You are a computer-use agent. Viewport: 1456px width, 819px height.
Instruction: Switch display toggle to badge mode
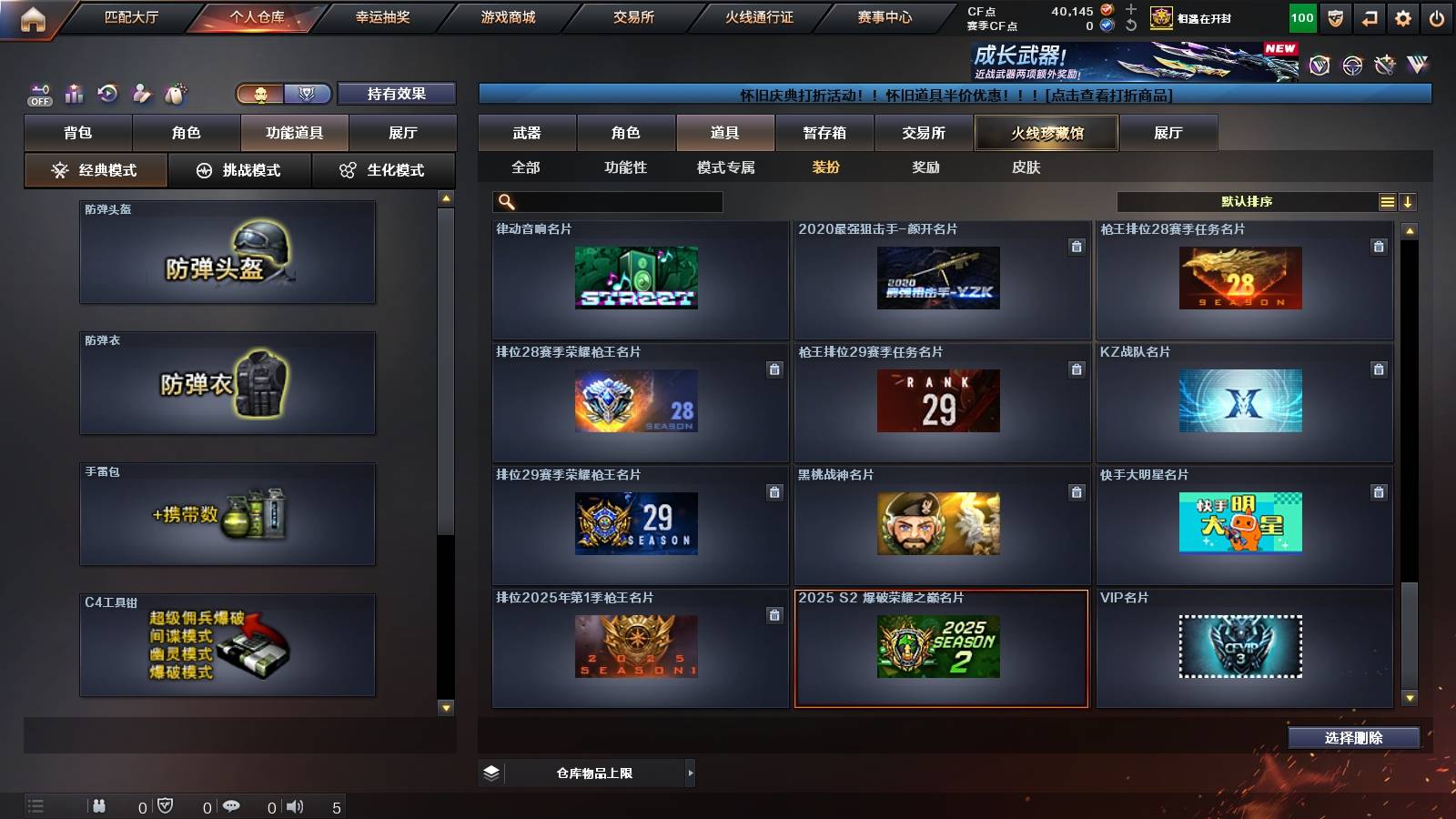[x=308, y=93]
